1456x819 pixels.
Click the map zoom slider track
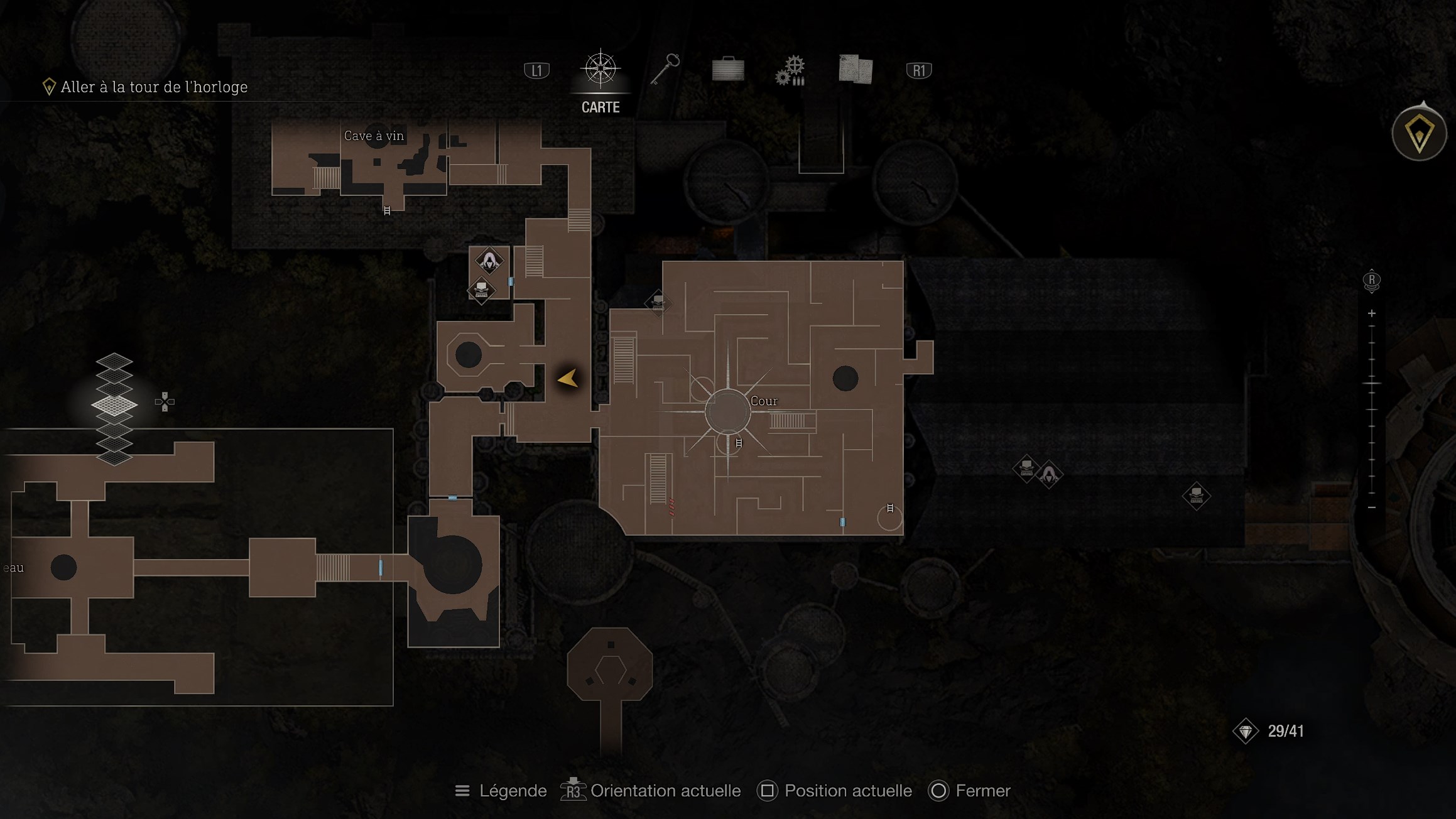click(1372, 409)
